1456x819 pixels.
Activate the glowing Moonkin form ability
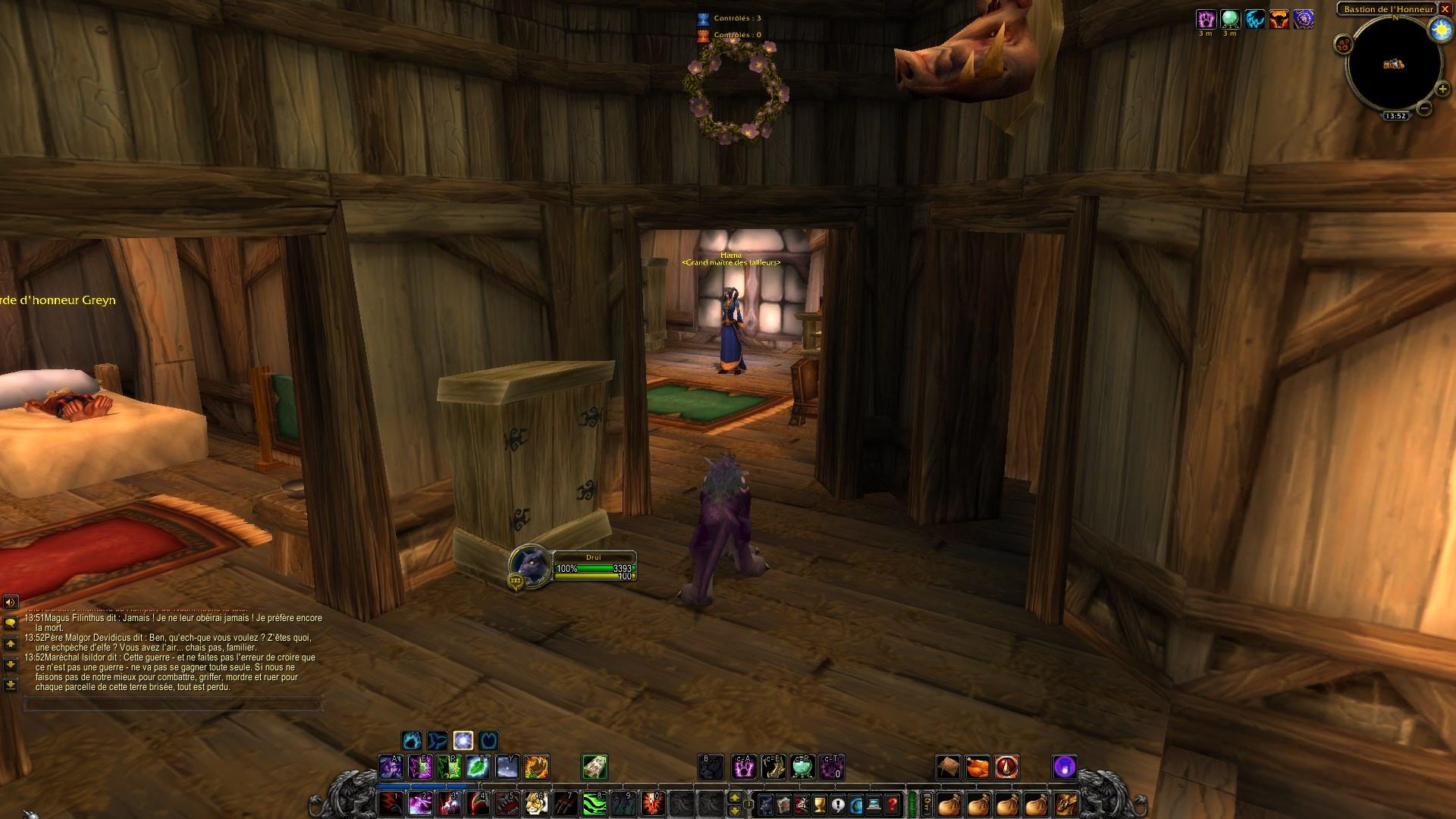(x=463, y=741)
